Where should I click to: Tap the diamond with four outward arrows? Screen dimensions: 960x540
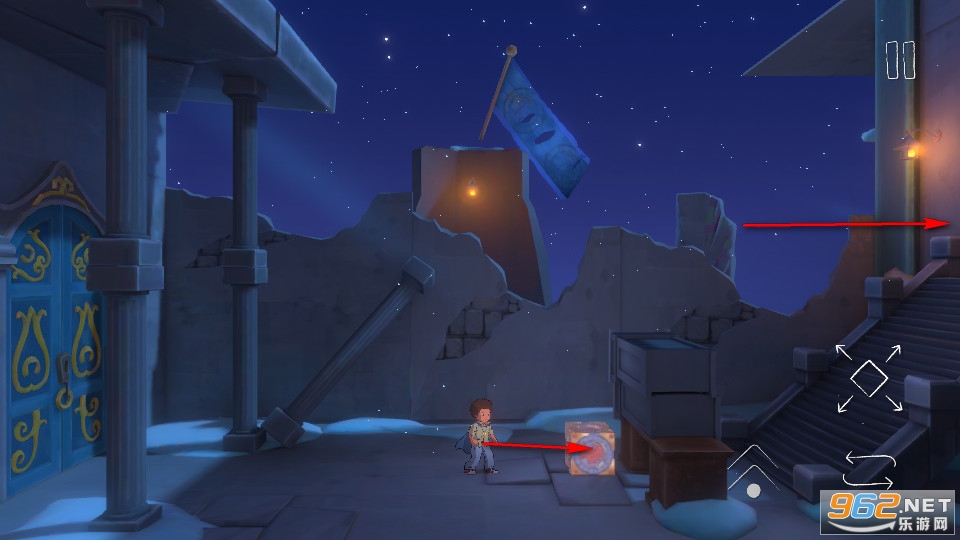[x=869, y=377]
